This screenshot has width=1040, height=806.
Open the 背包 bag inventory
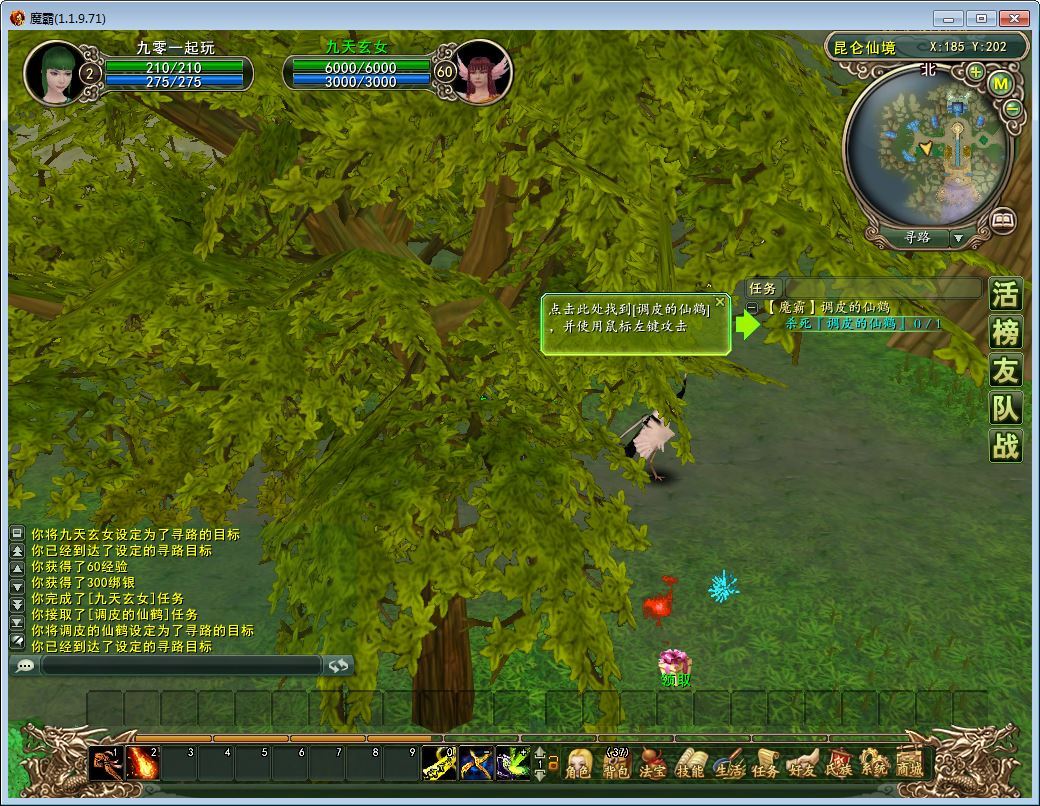(x=615, y=764)
